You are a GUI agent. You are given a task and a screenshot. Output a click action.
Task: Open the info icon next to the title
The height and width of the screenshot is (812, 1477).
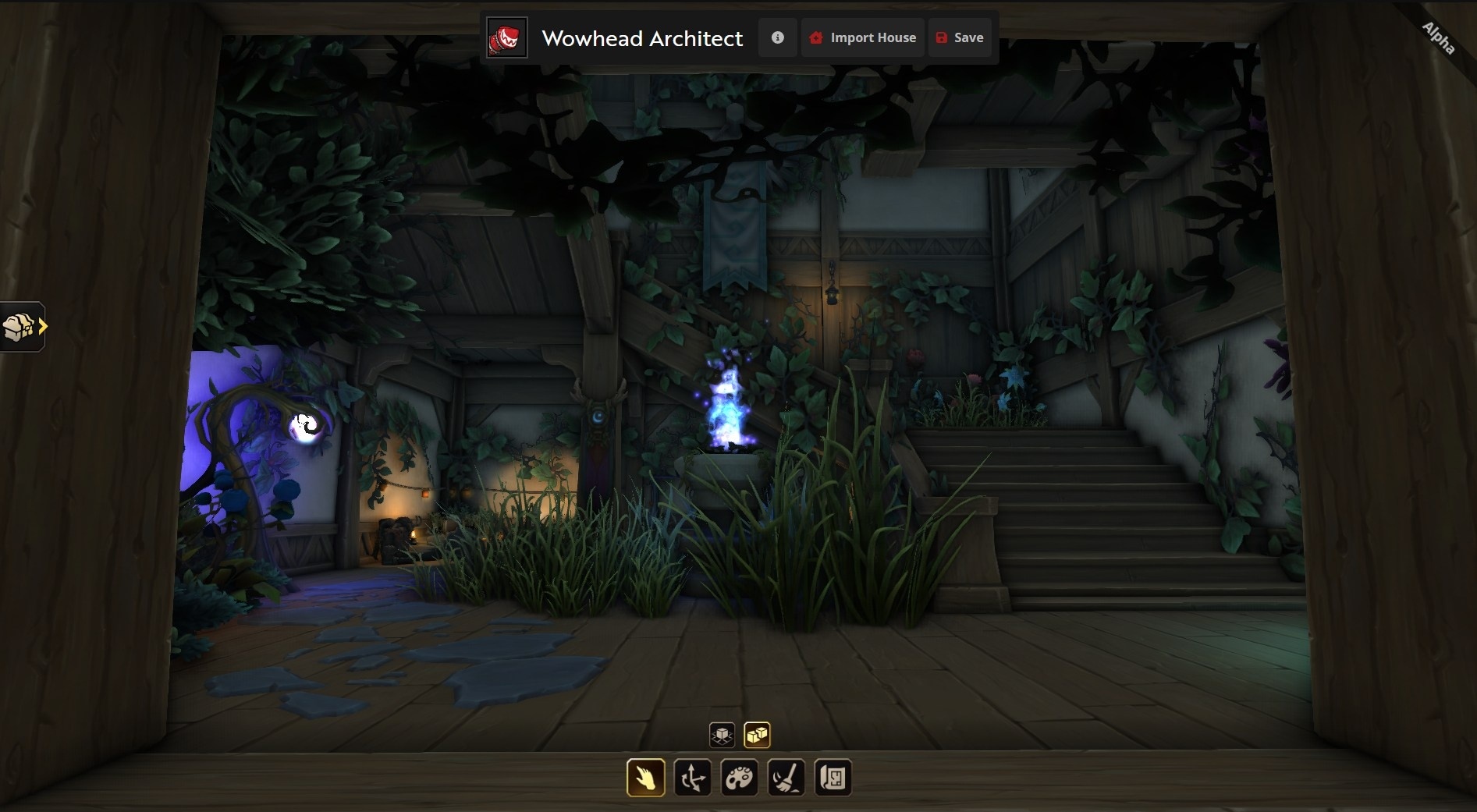[777, 37]
